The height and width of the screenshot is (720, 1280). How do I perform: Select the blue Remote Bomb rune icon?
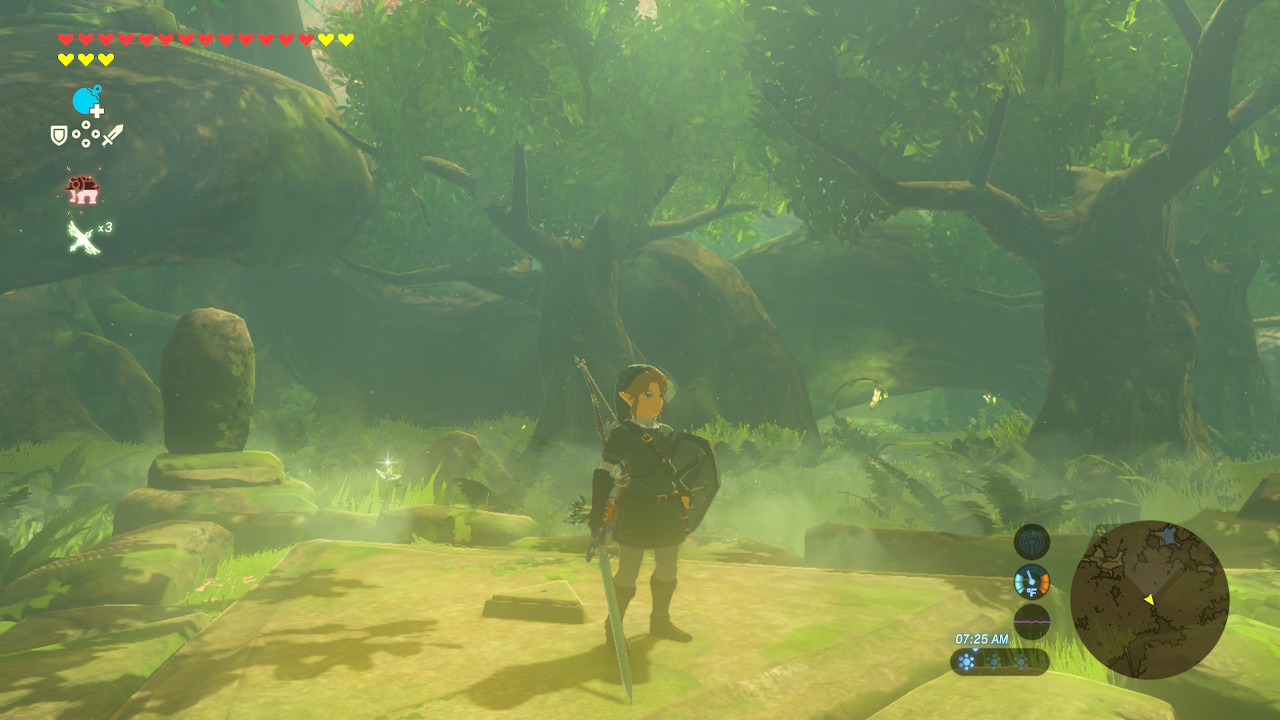tap(87, 101)
